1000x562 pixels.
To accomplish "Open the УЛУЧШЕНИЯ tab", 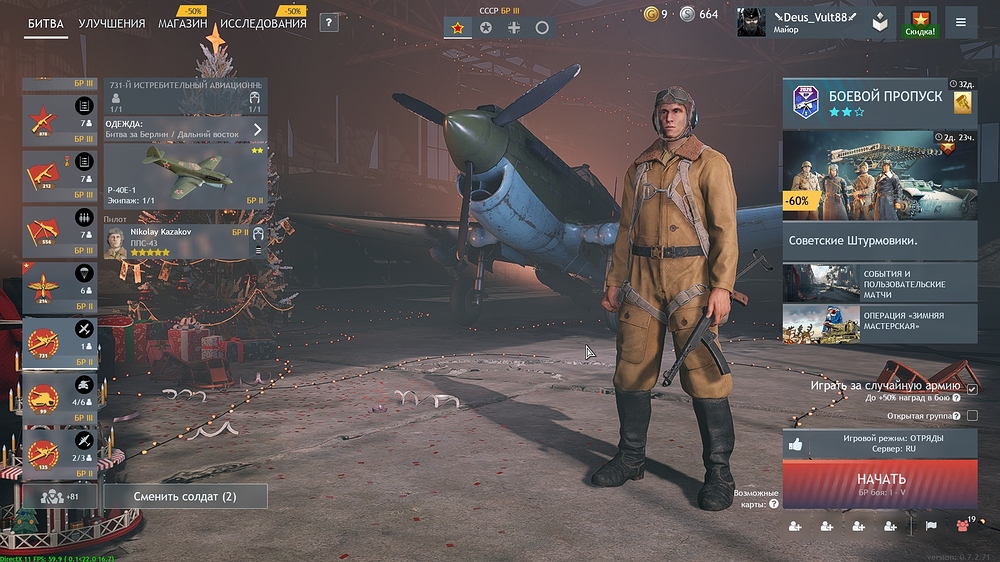I will pyautogui.click(x=111, y=23).
